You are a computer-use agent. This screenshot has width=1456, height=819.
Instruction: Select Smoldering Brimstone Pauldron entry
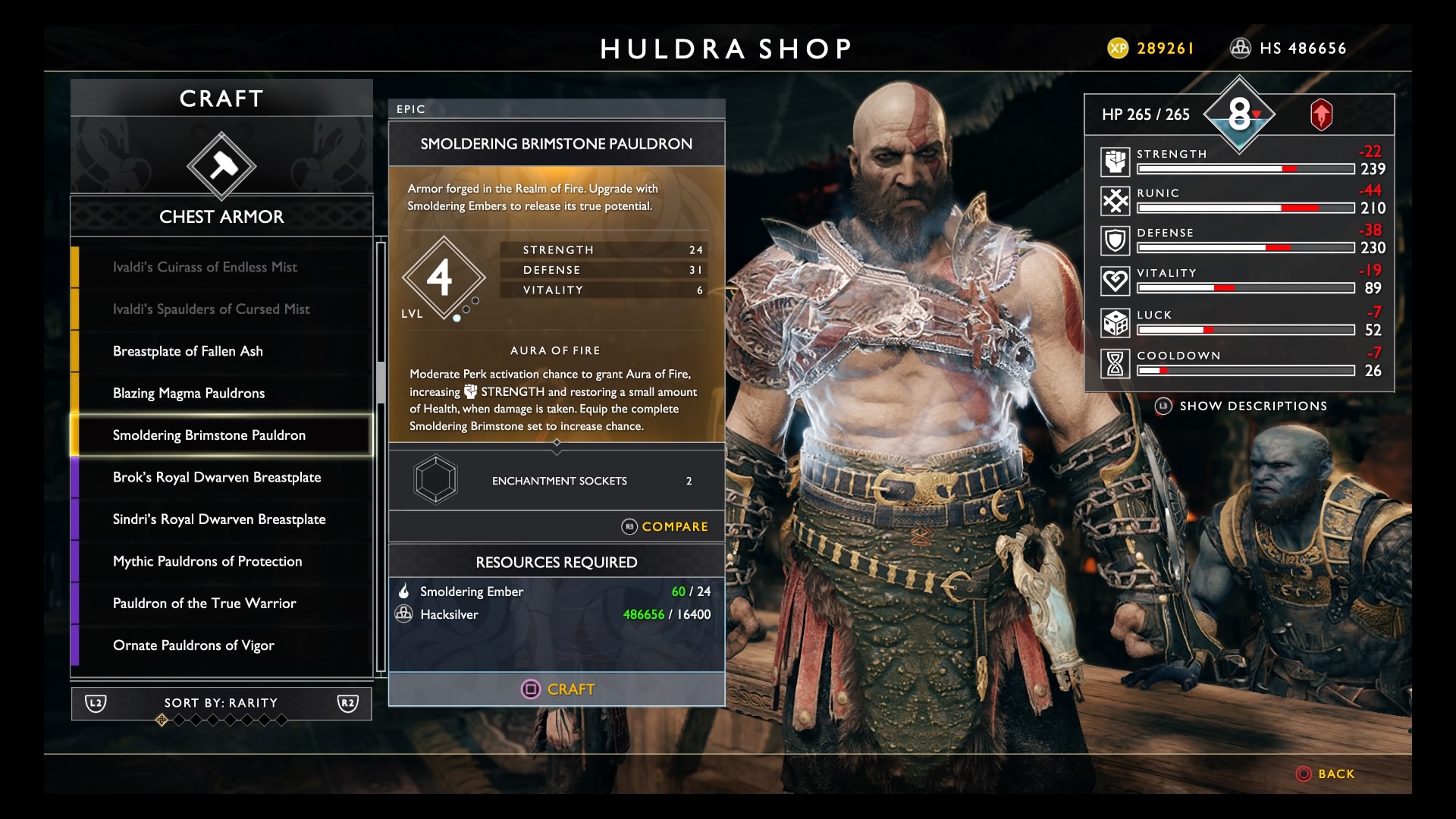(209, 435)
